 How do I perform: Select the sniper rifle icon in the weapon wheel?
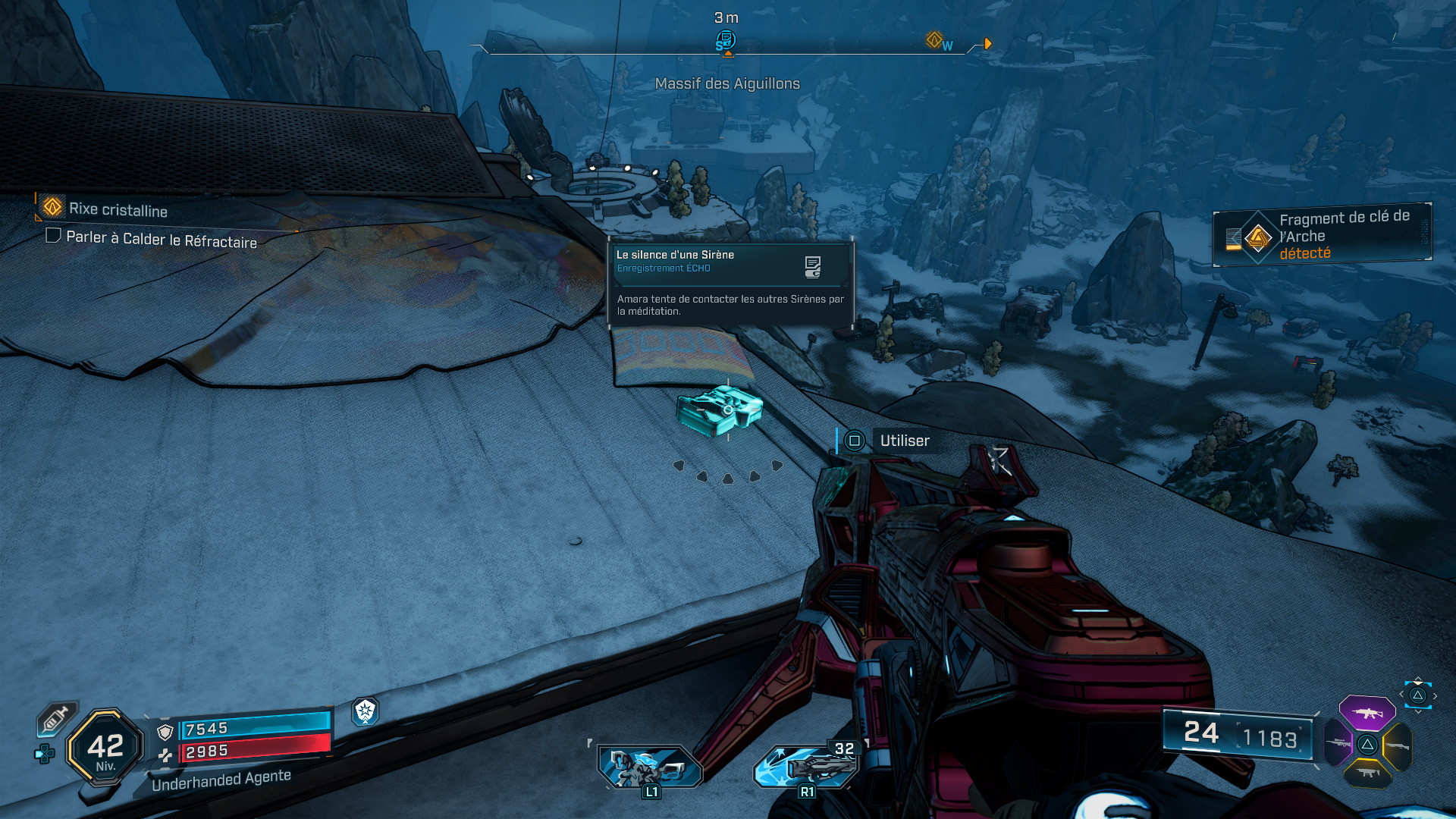[x=1338, y=743]
